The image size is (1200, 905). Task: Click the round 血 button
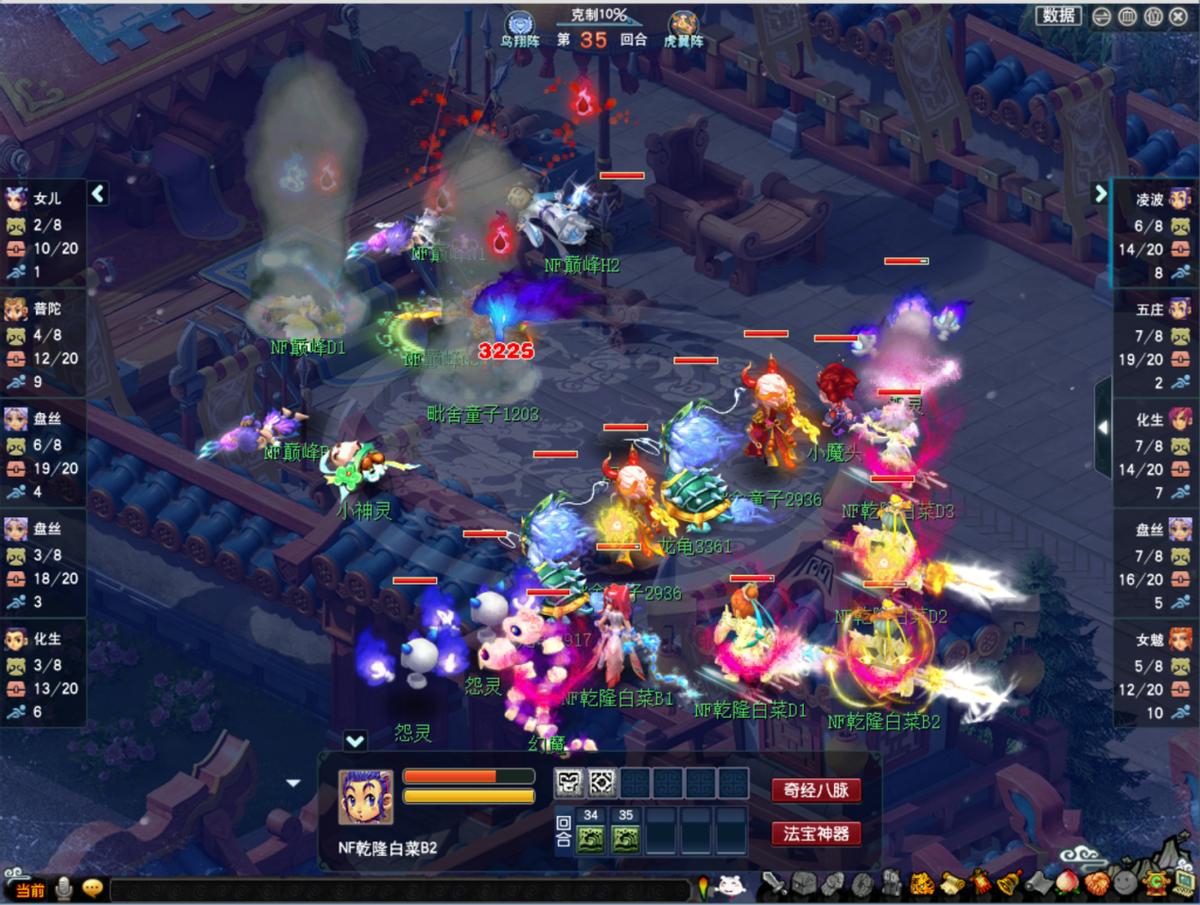(x=1126, y=16)
